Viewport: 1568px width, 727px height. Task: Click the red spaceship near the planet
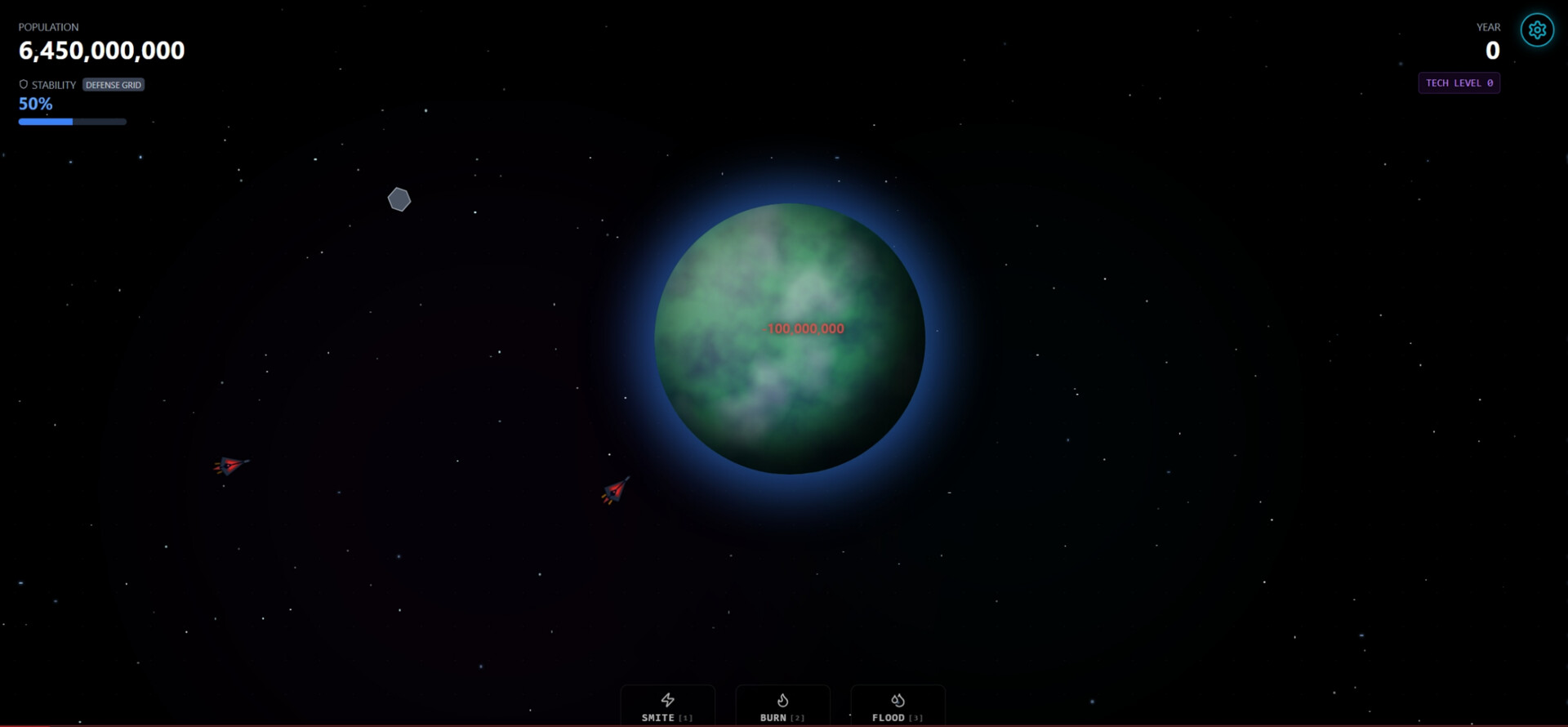coord(616,490)
